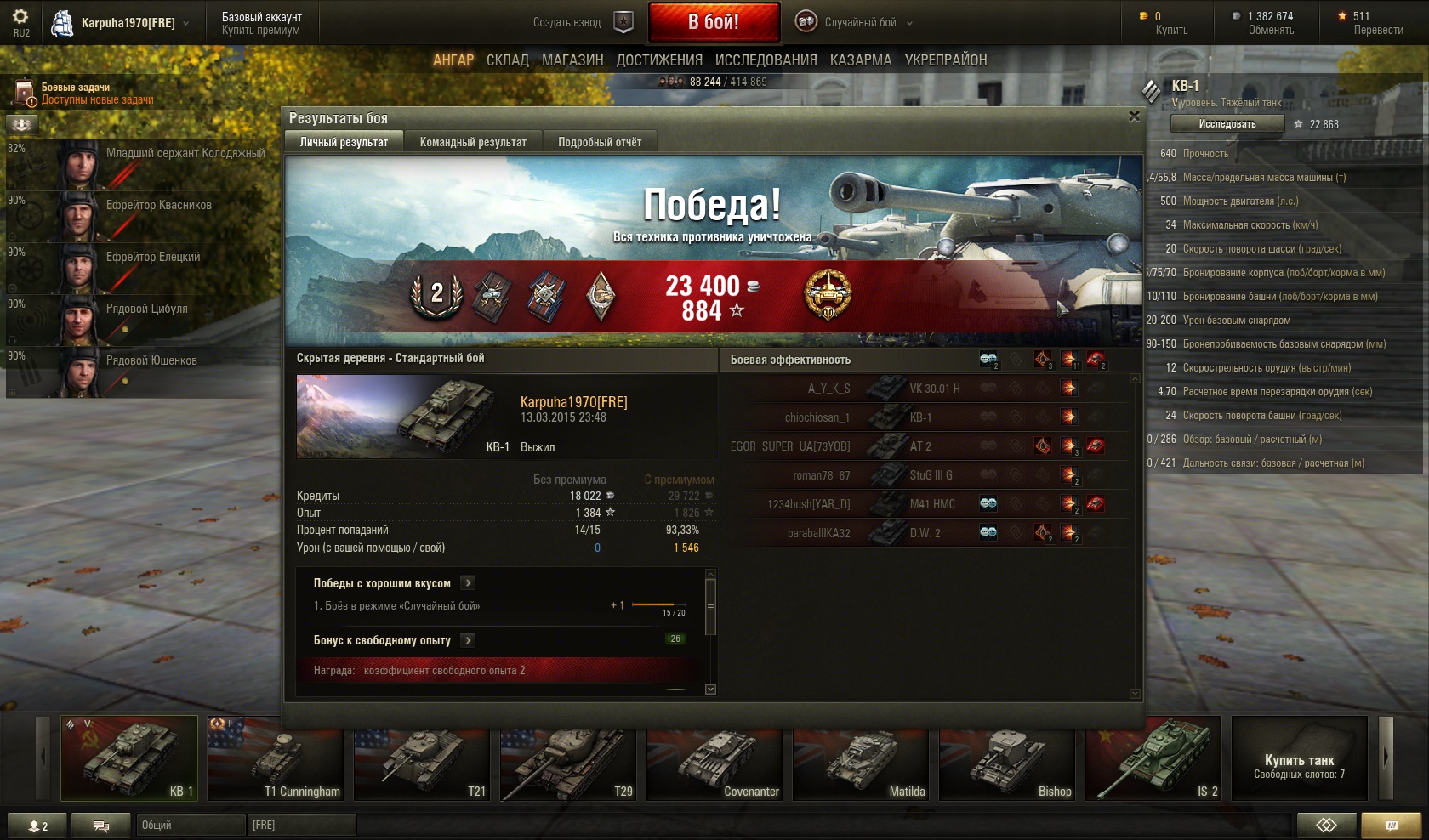
Task: Open the settings gear menu
Action: (20, 17)
